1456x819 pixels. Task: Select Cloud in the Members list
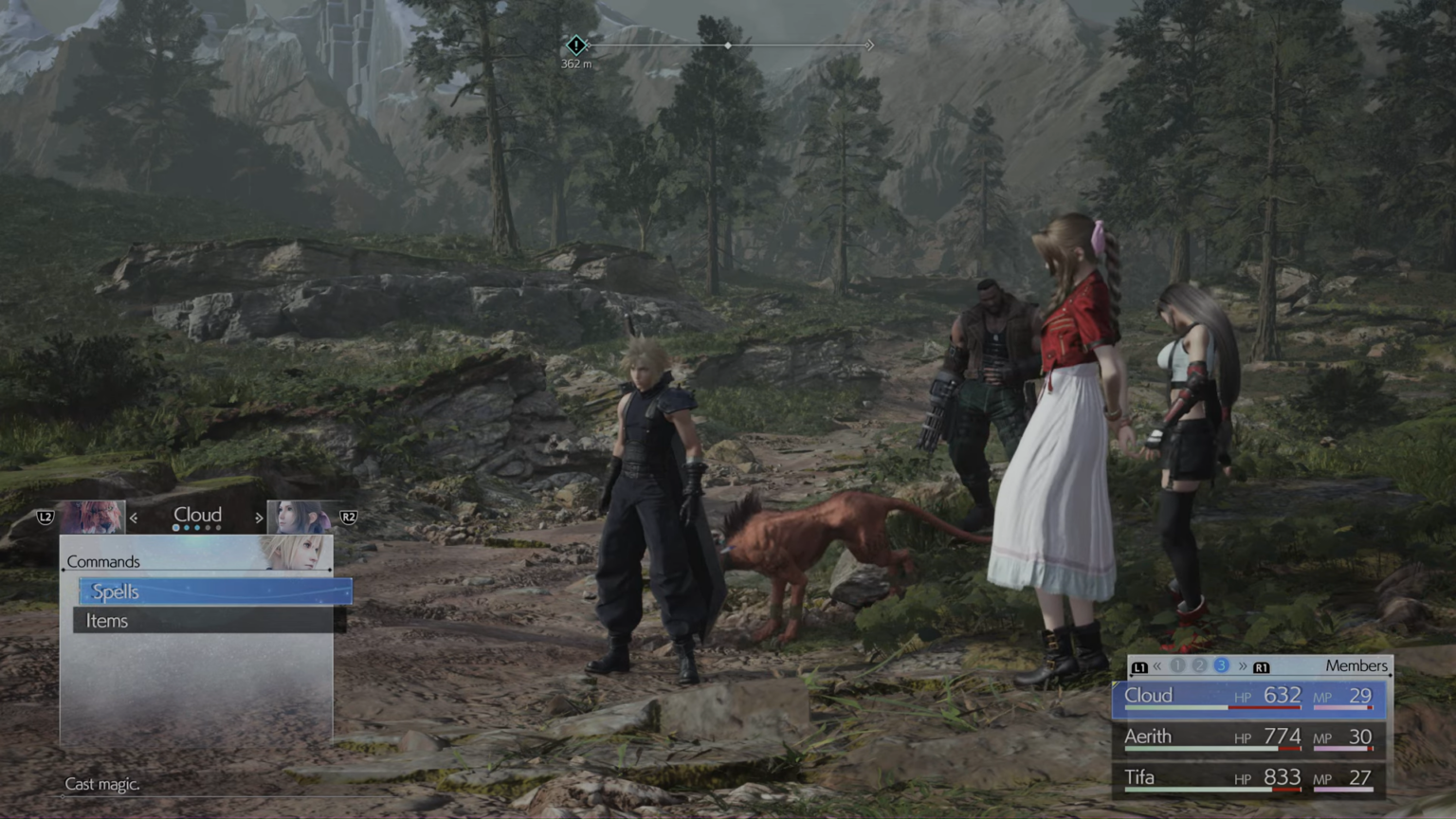click(x=1248, y=697)
